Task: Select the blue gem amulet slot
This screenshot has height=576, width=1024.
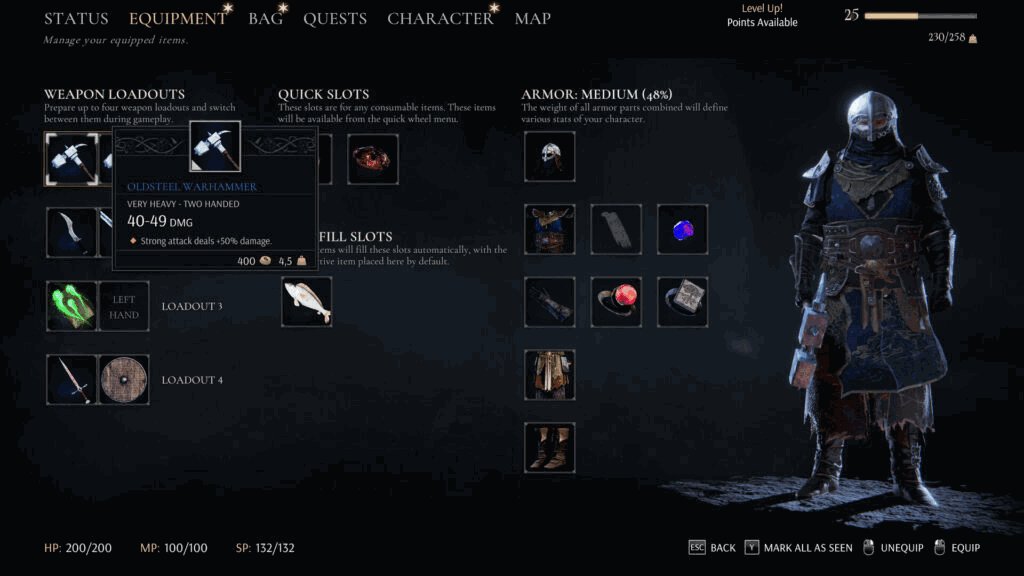Action: (x=682, y=230)
